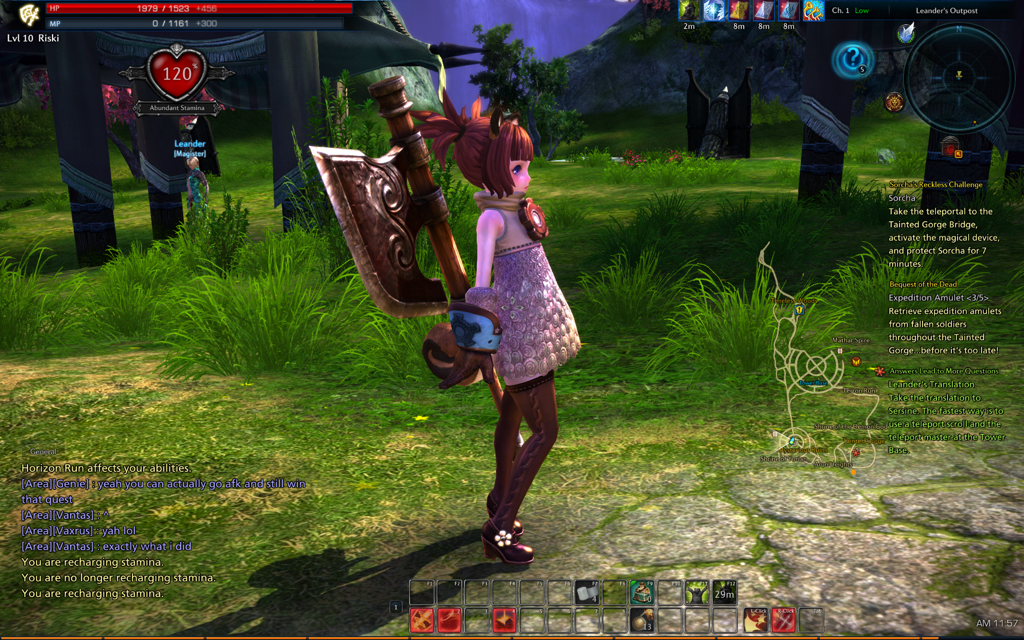Click the golden keys buff icon
1024x640 pixels.
coord(813,11)
